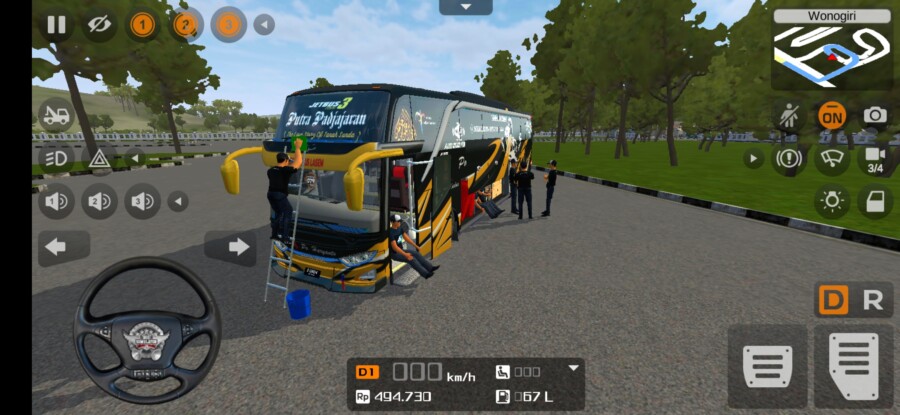
Task: Call the tow truck
Action: (x=56, y=115)
